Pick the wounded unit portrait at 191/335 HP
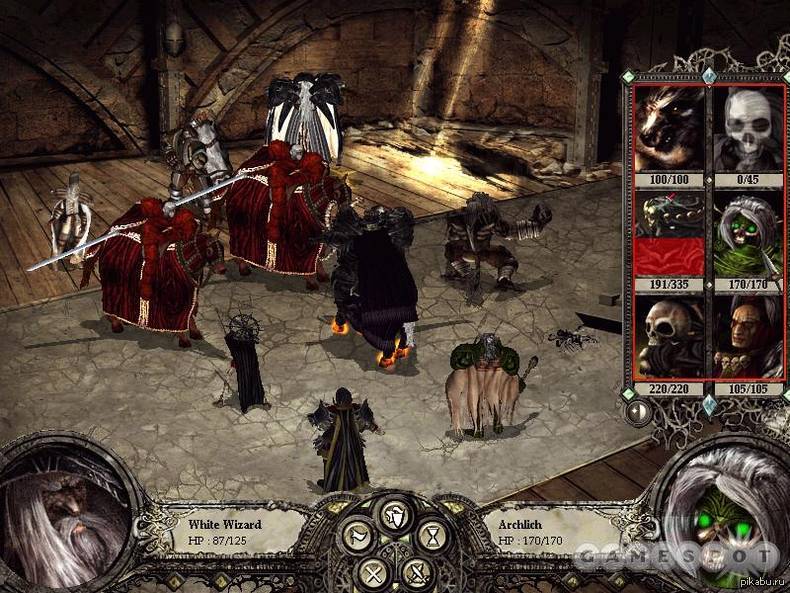This screenshot has width=790, height=593. click(670, 234)
